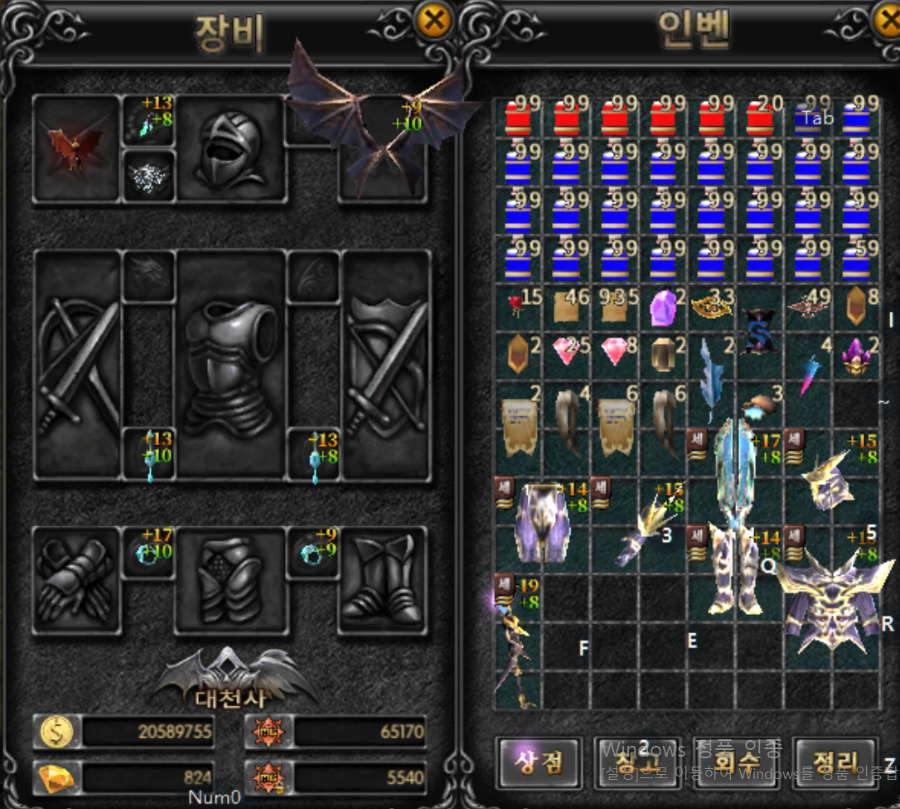The image size is (900, 809).
Task: Open the 상점 shop button
Action: point(539,763)
